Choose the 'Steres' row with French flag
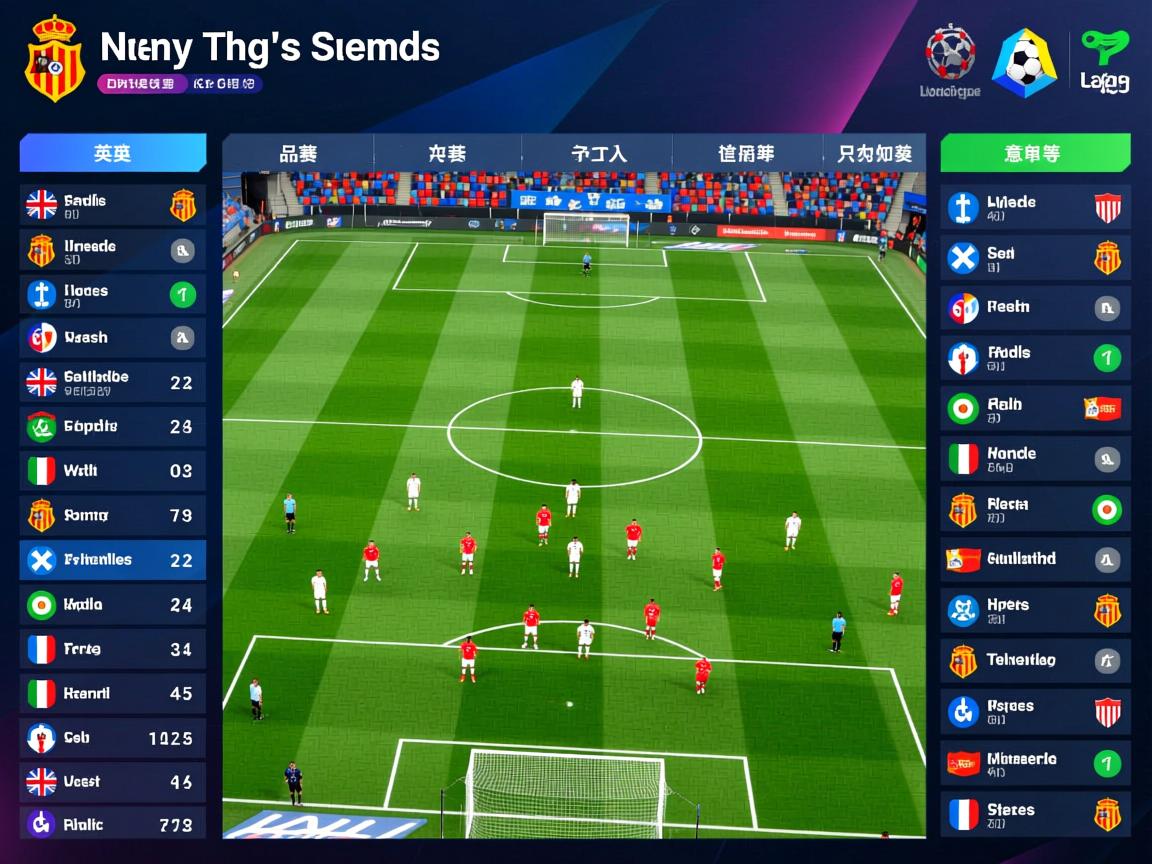 coord(1035,814)
